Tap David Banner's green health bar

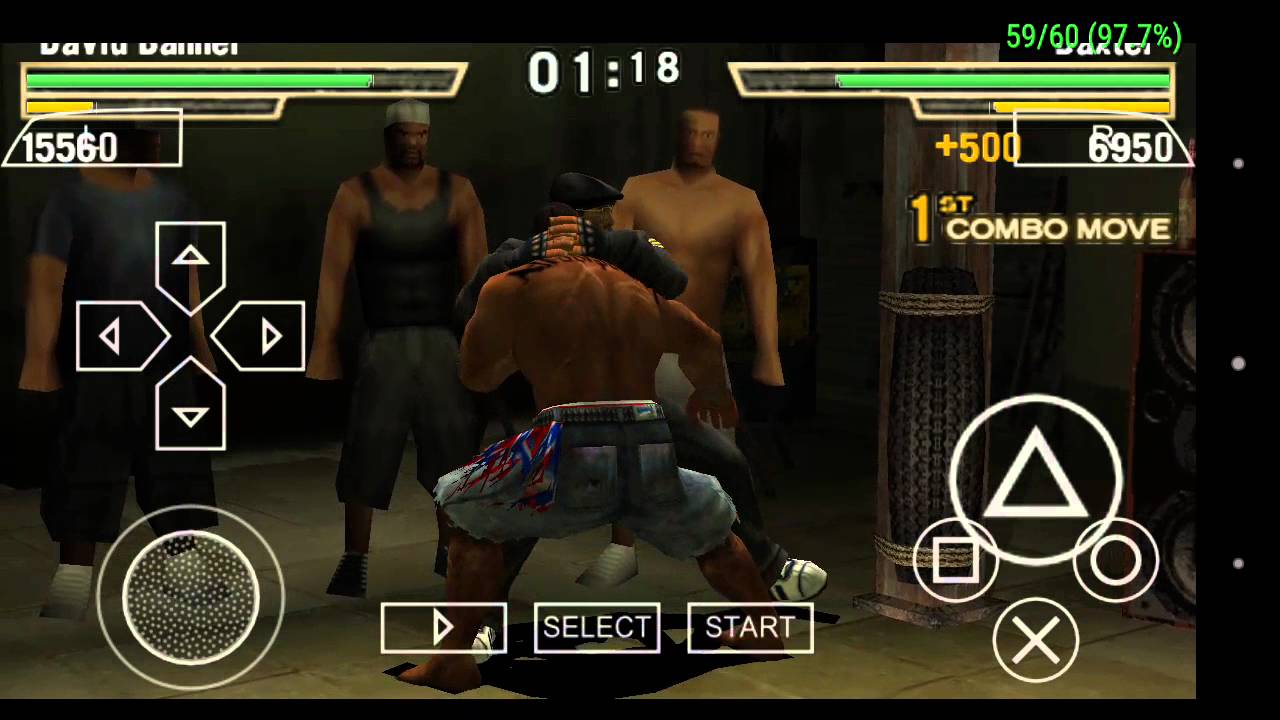[200, 80]
